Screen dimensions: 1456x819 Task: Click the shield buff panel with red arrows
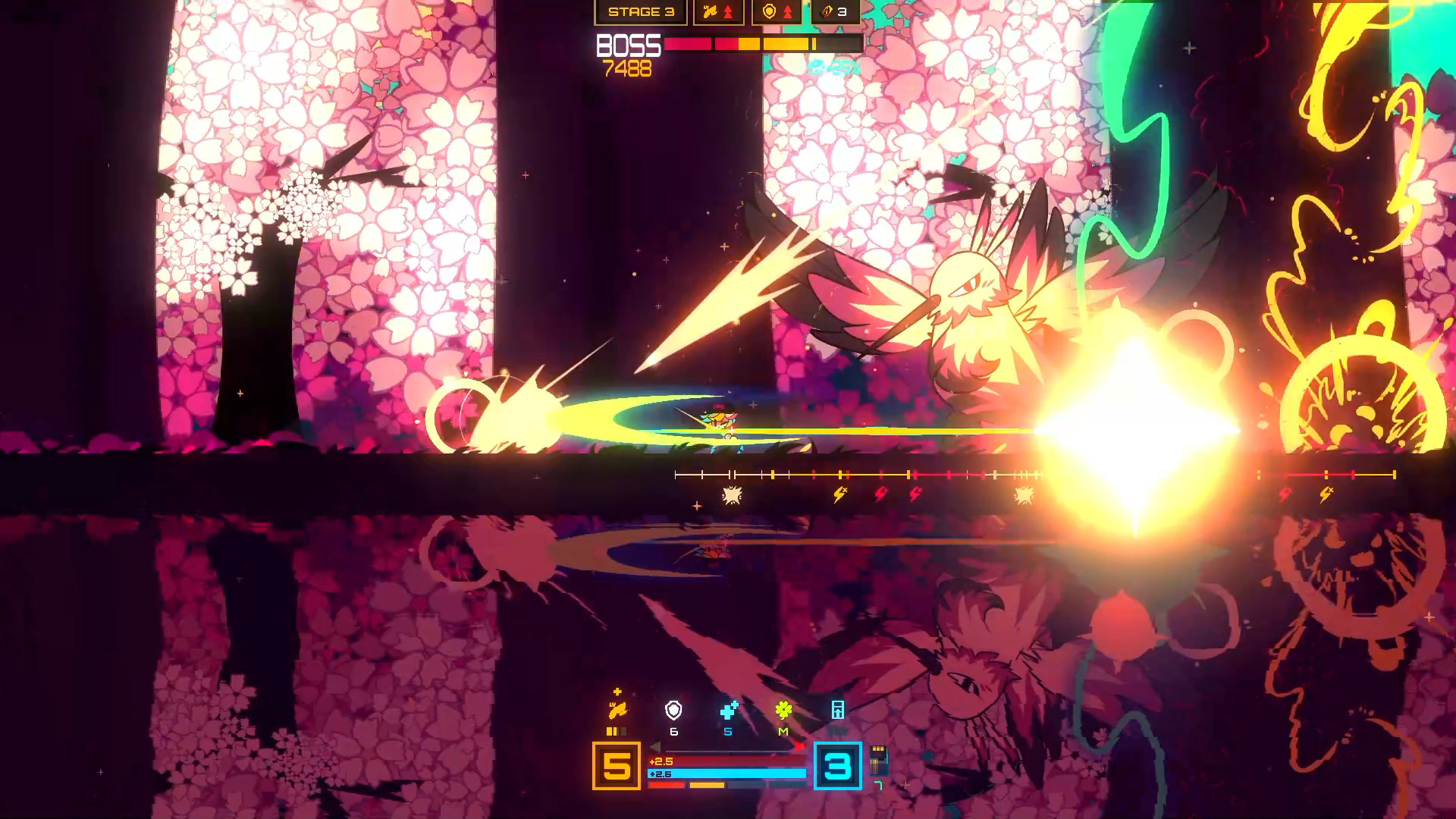coord(777,12)
